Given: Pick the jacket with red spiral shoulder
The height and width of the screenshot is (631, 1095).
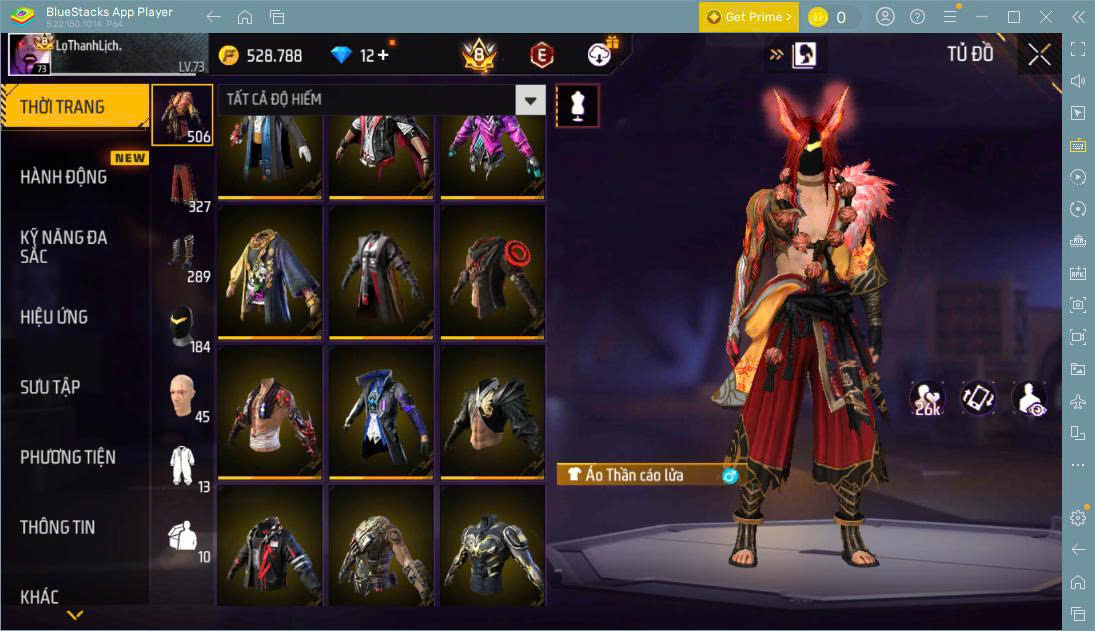Looking at the screenshot, I should tap(492, 270).
